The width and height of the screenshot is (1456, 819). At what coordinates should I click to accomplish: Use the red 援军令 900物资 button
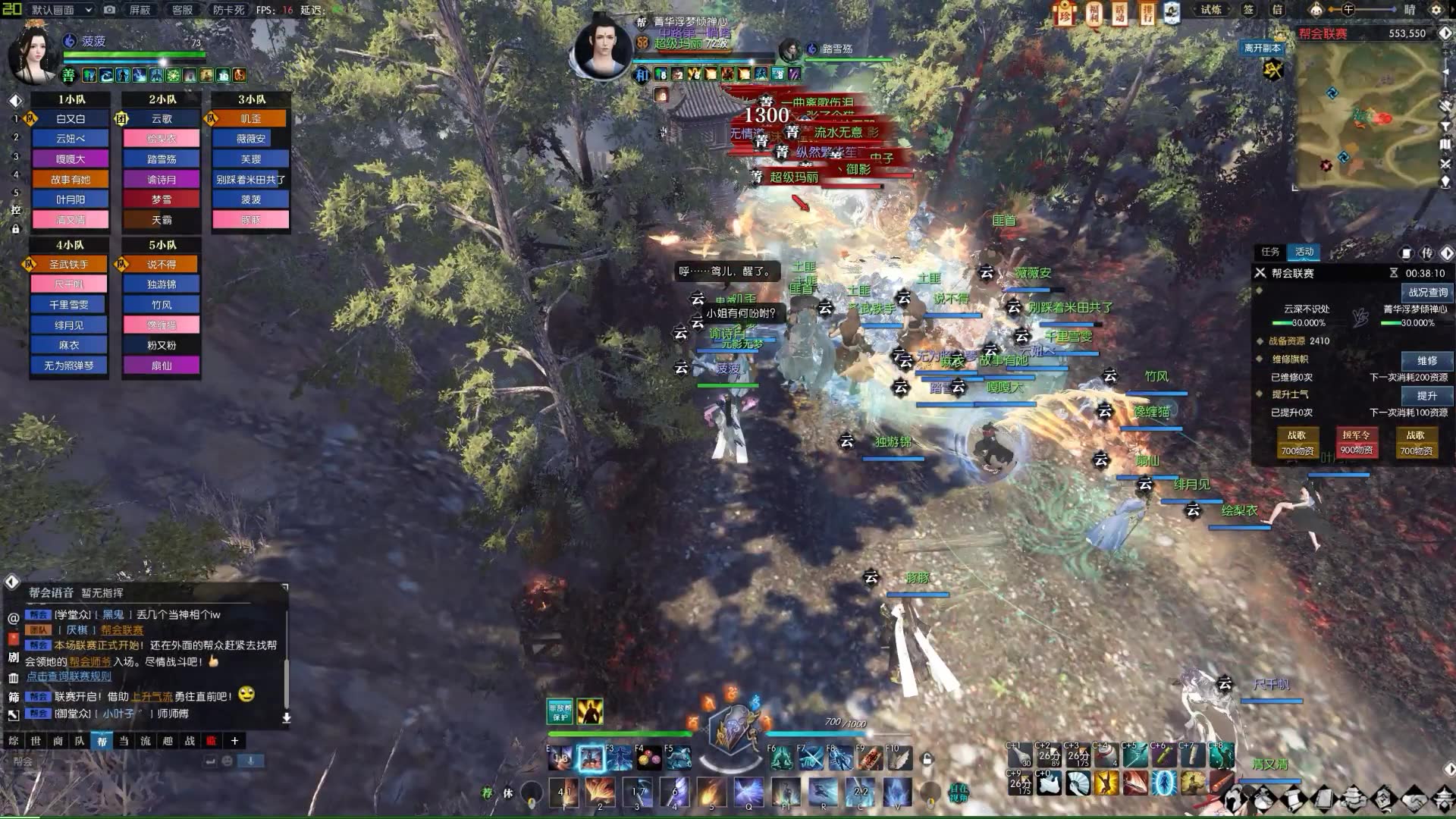click(1356, 442)
